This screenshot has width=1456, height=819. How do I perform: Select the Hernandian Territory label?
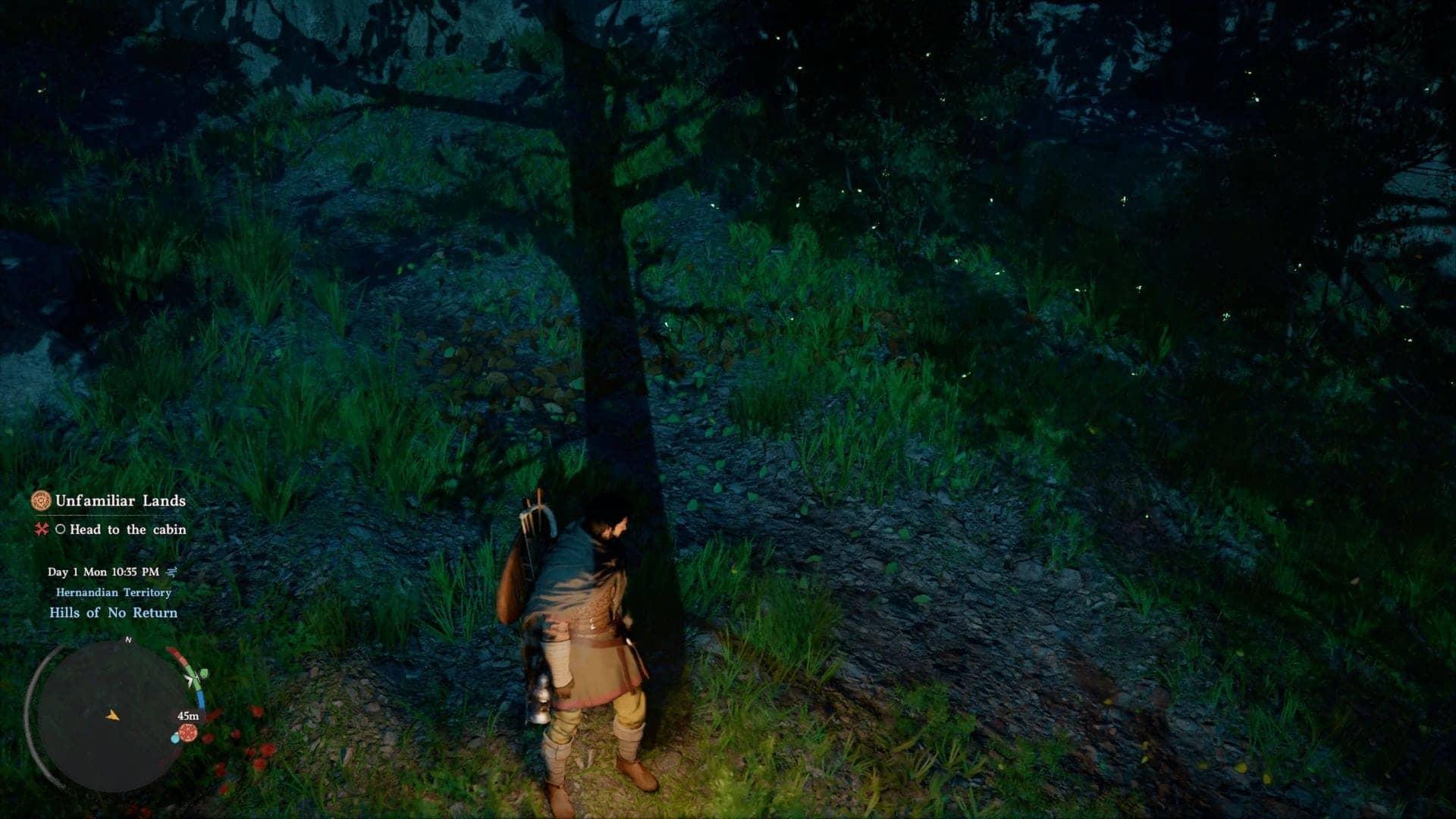click(113, 592)
